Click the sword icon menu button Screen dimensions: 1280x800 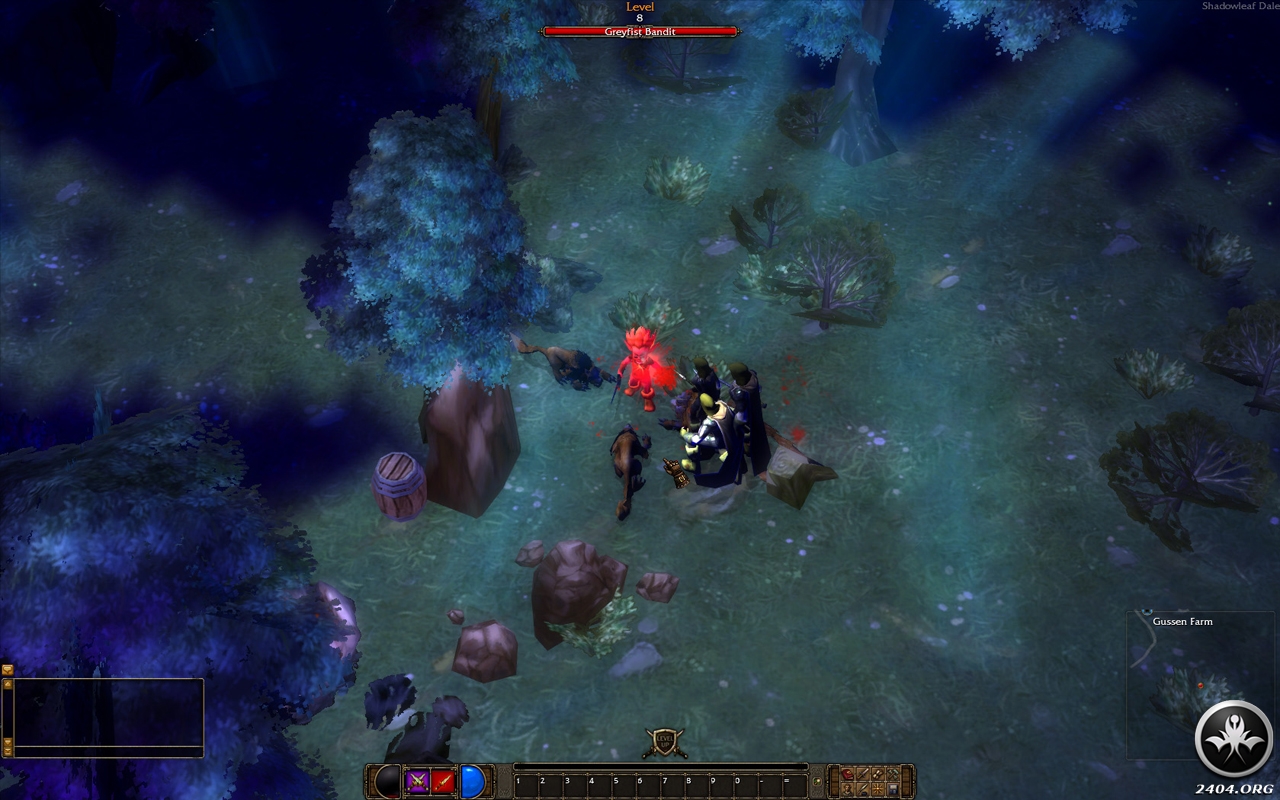coord(863,774)
